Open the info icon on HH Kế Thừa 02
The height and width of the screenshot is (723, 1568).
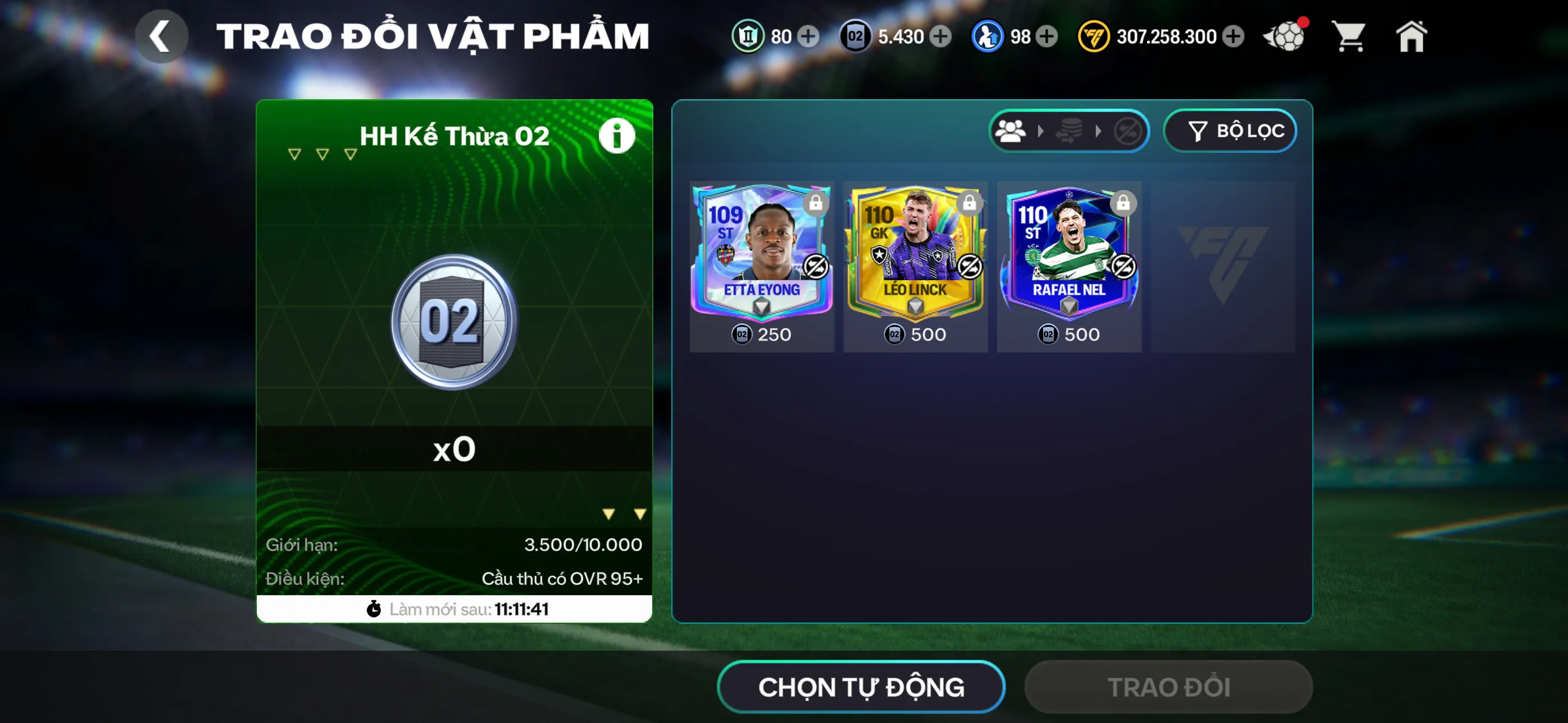tap(617, 135)
